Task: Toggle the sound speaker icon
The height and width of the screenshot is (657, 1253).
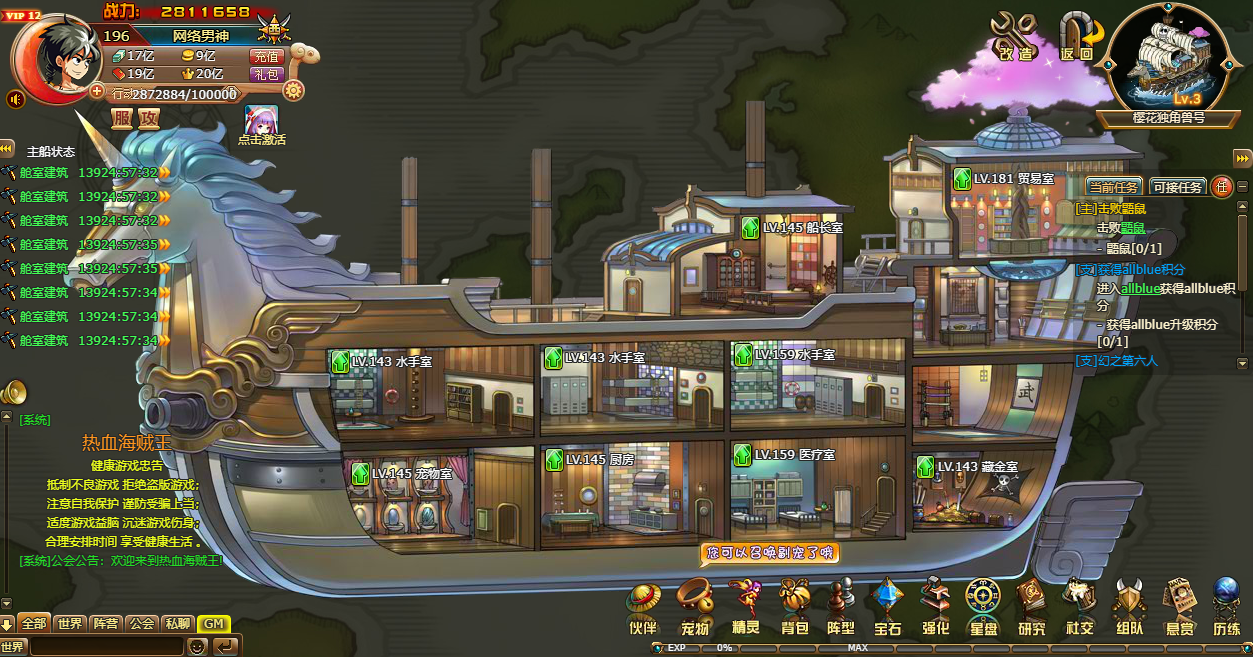Action: pyautogui.click(x=16, y=99)
